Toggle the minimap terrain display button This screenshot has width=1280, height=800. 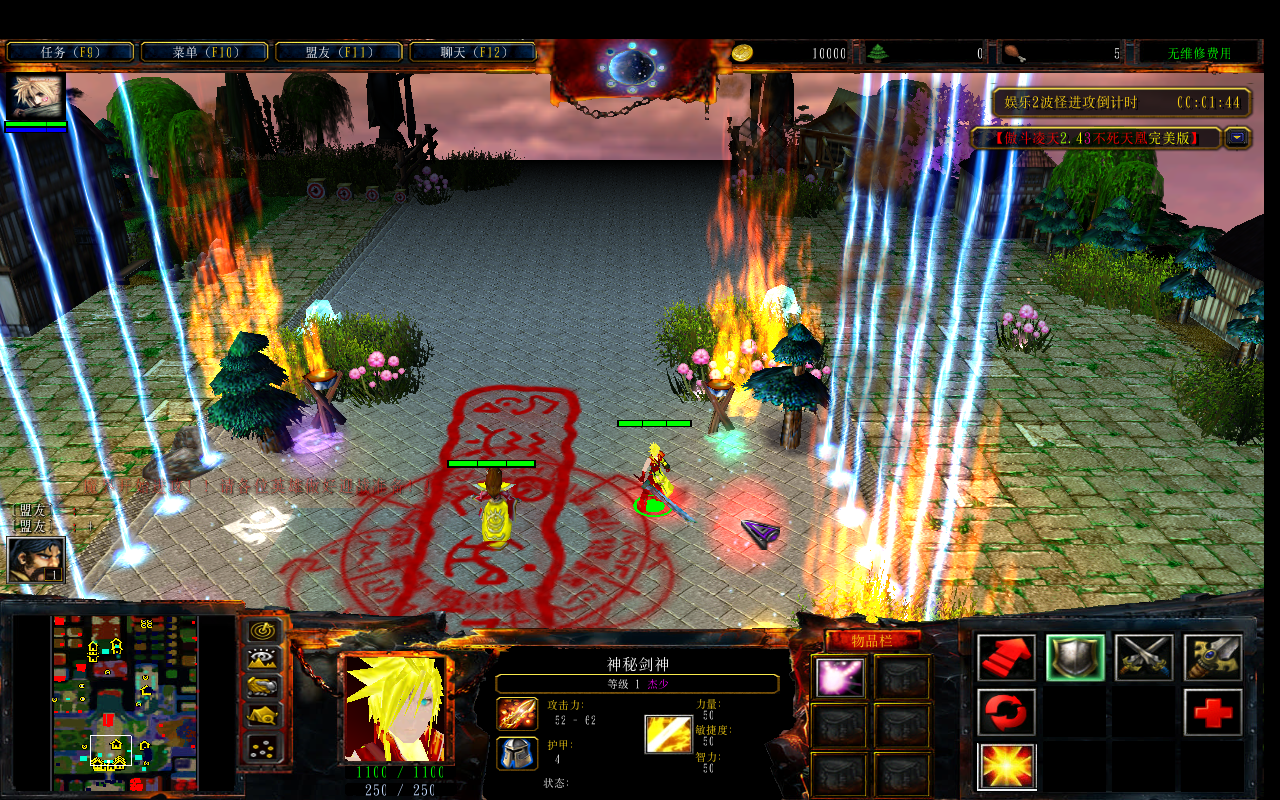pos(264,659)
